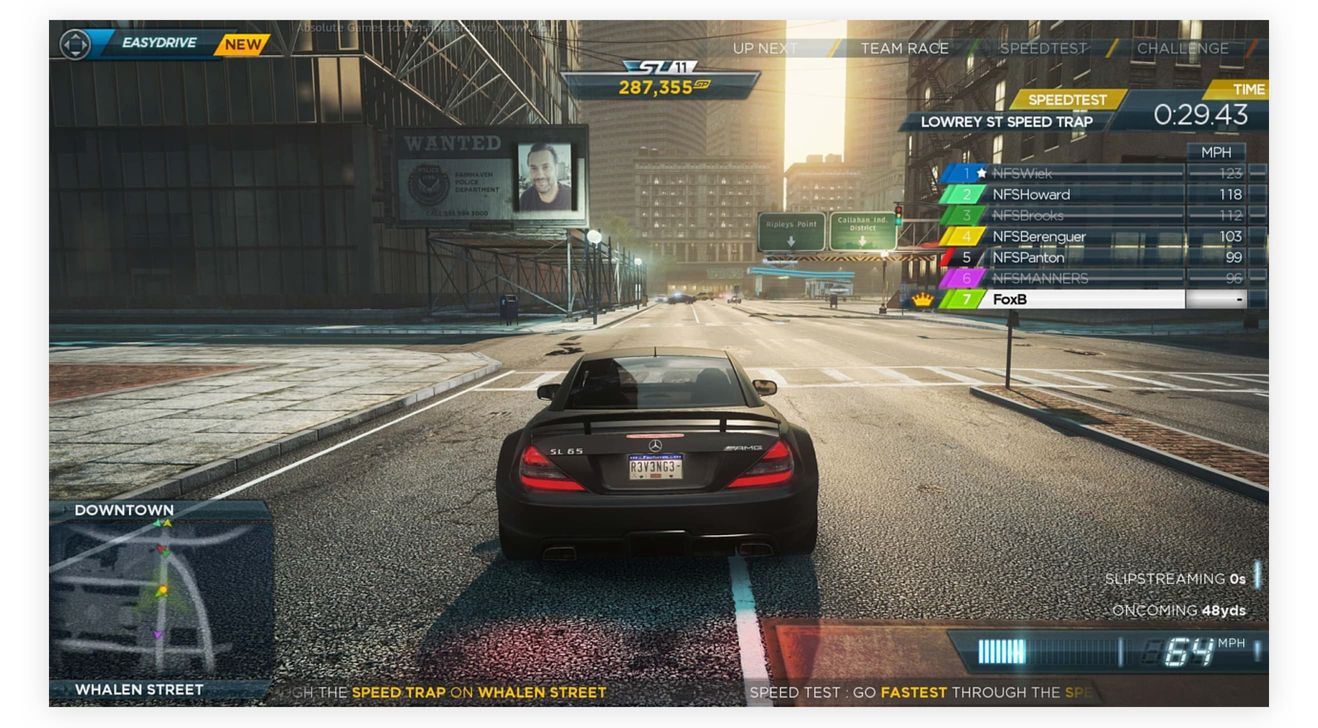This screenshot has height=728, width=1318.
Task: Click the speed gauge bar near 64 MPH
Action: pos(1010,649)
